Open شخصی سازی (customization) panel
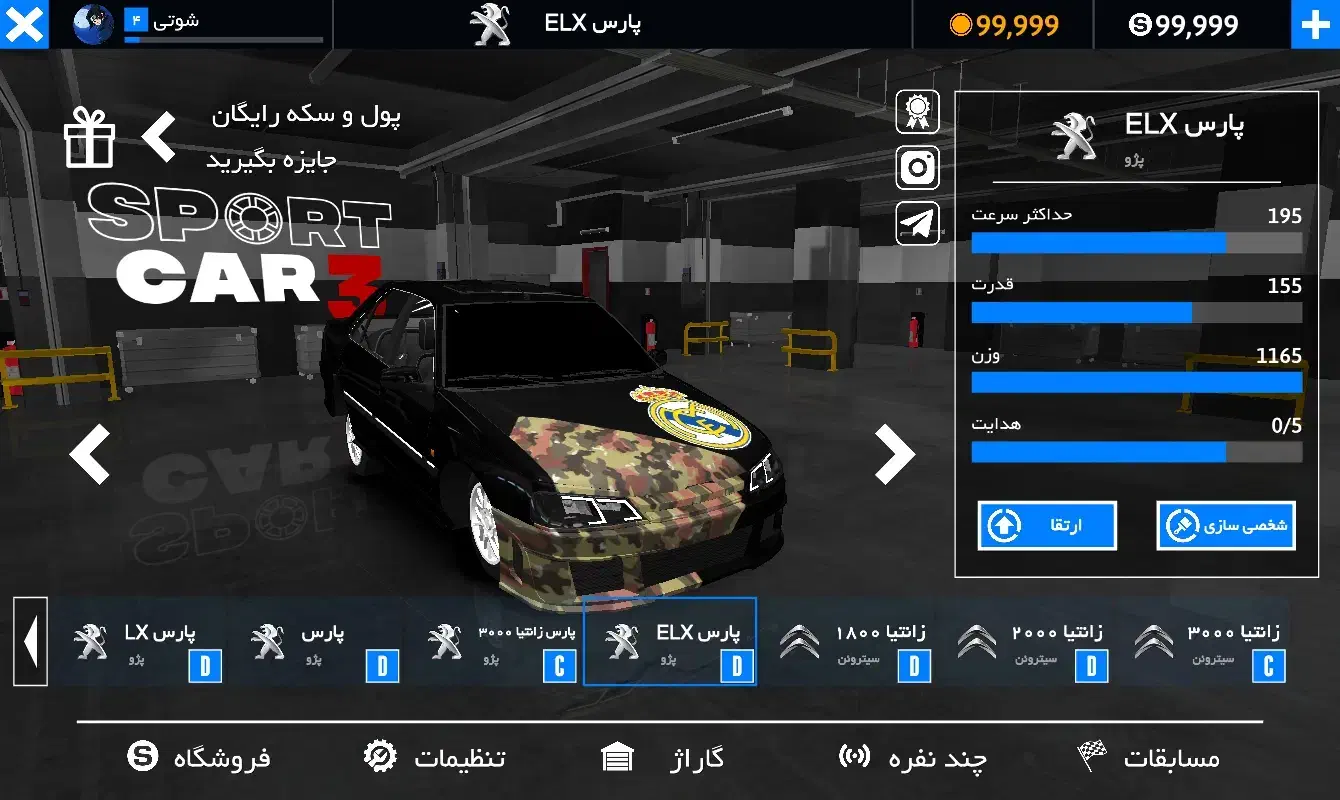The image size is (1340, 800). (x=1225, y=526)
